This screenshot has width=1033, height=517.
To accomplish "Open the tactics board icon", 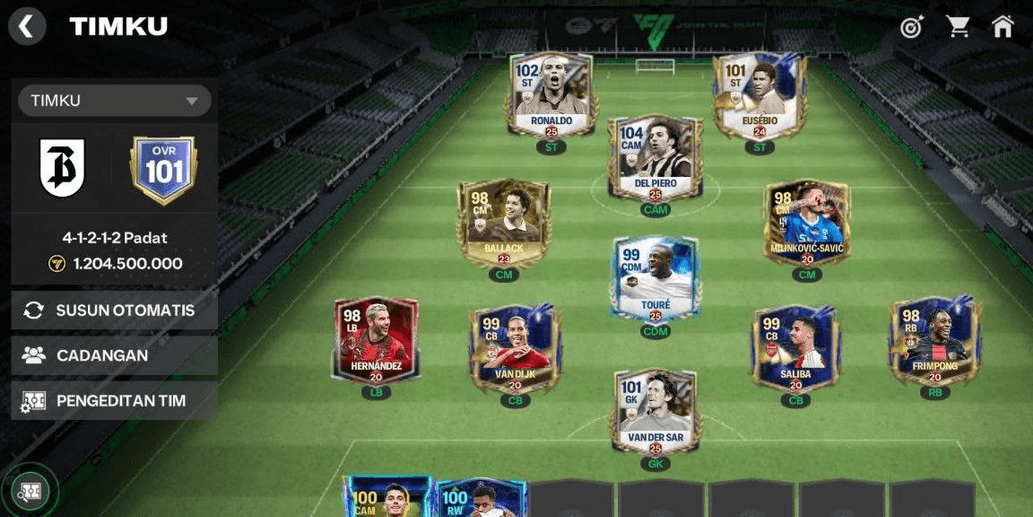I will point(30,491).
